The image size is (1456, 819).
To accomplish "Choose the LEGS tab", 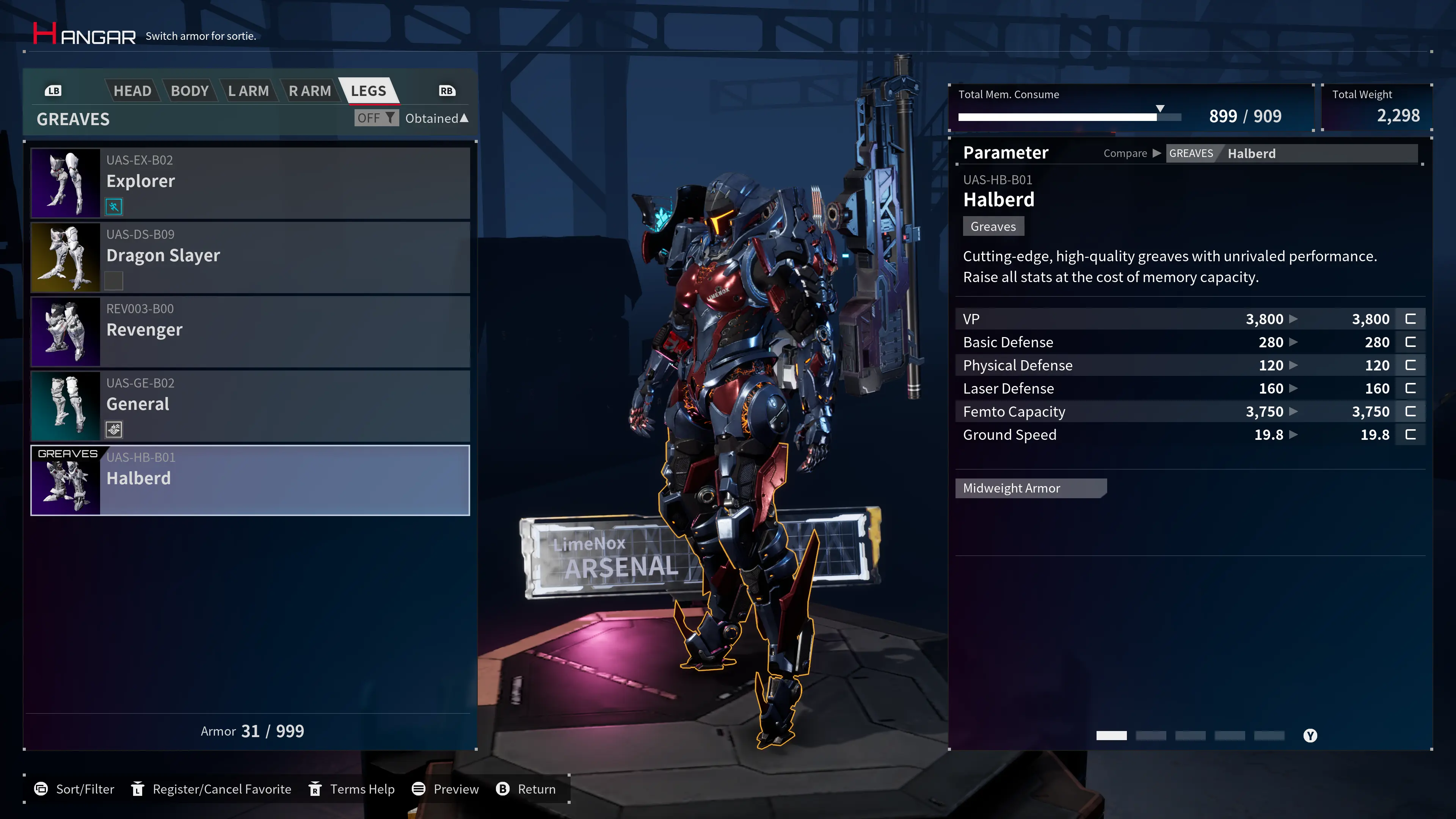I will [x=369, y=91].
